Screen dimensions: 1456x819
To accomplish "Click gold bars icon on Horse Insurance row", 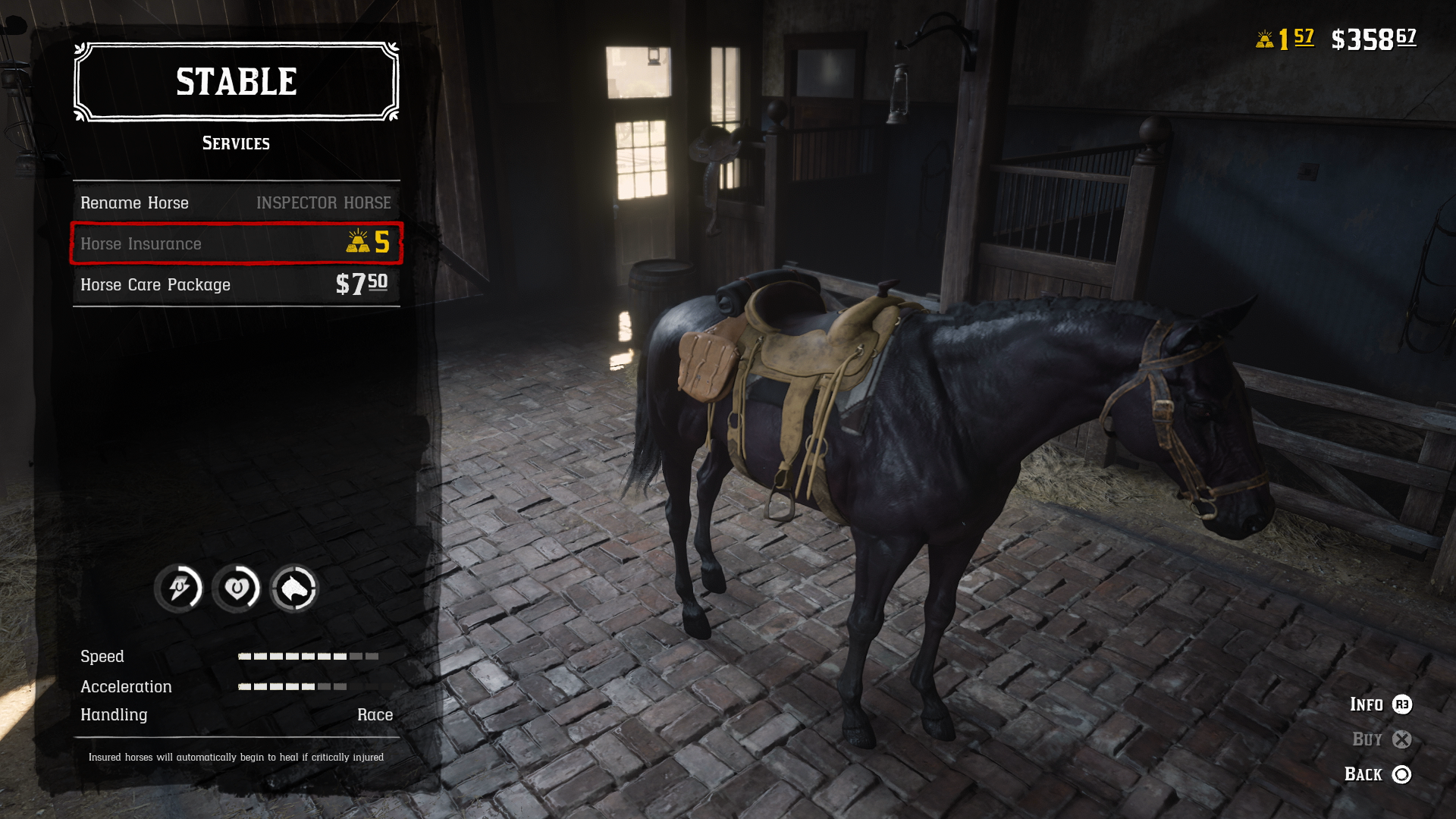I will point(357,243).
